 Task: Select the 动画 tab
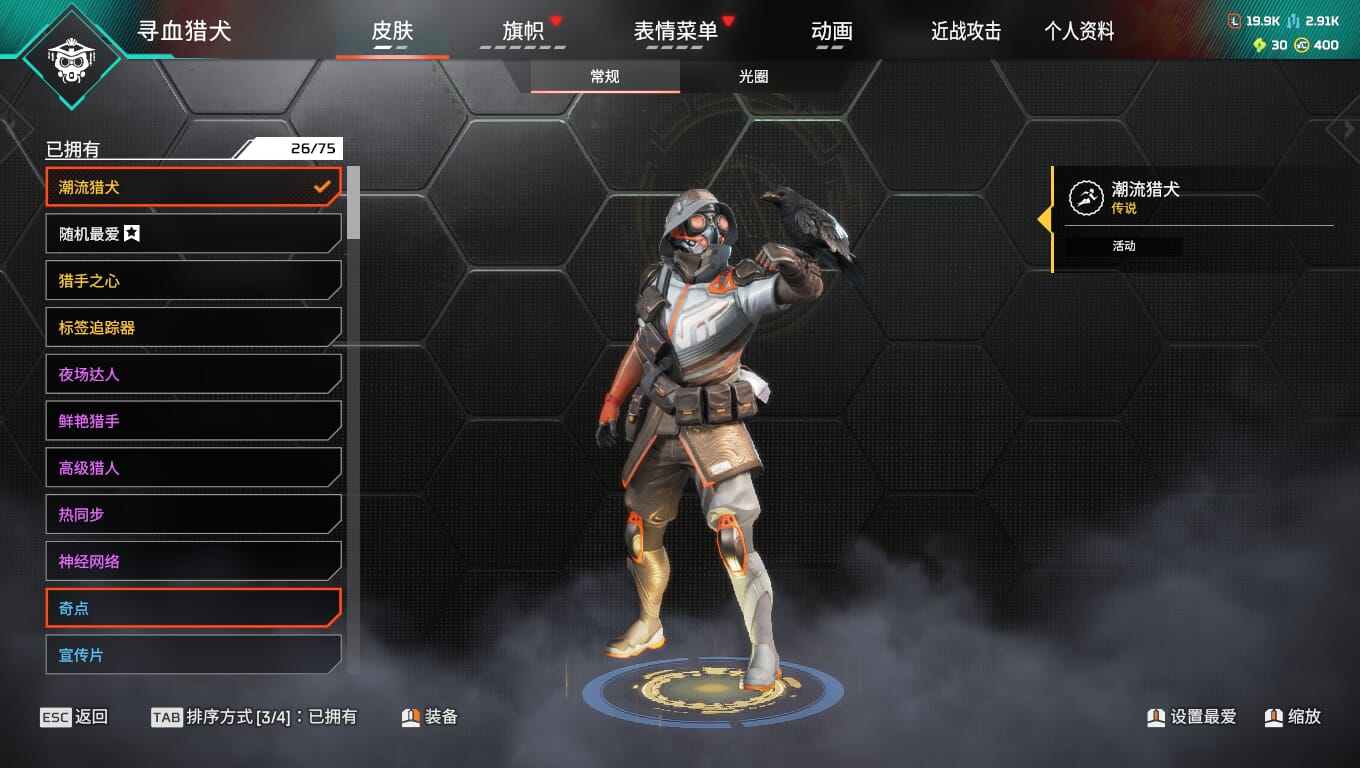click(x=831, y=31)
